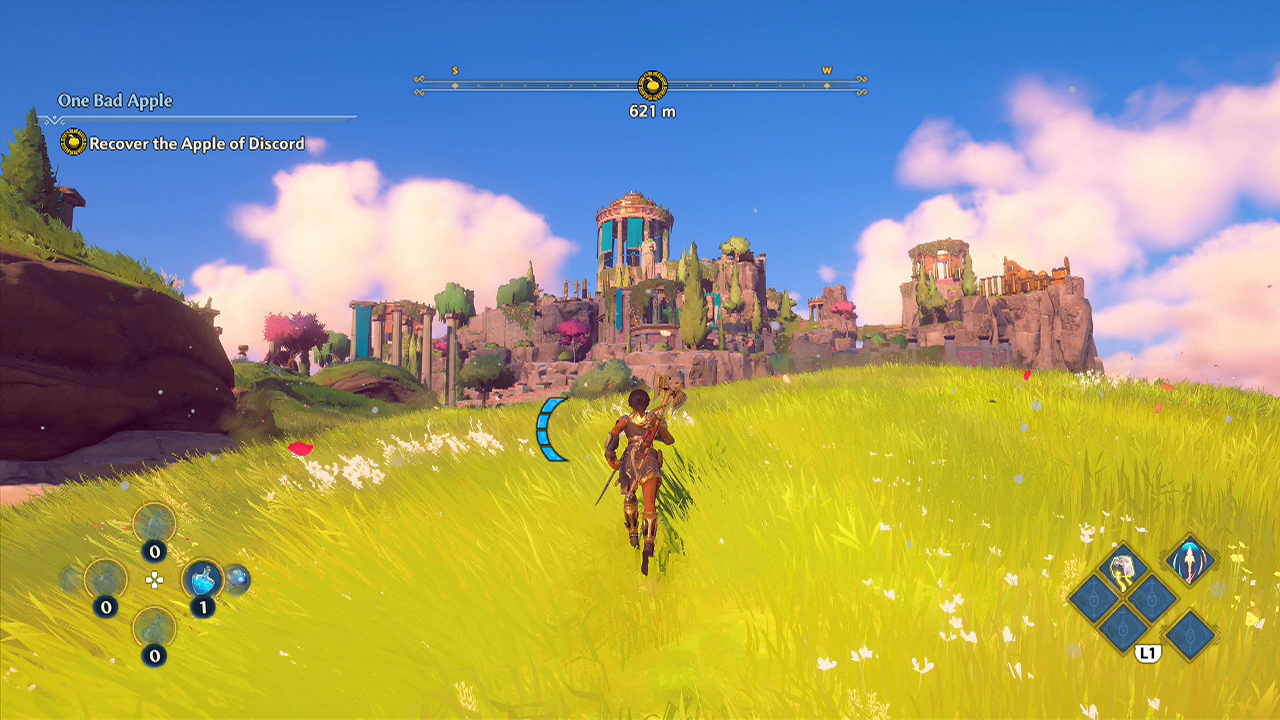Select the One Bad Apple quest title
The image size is (1280, 720).
(x=115, y=101)
